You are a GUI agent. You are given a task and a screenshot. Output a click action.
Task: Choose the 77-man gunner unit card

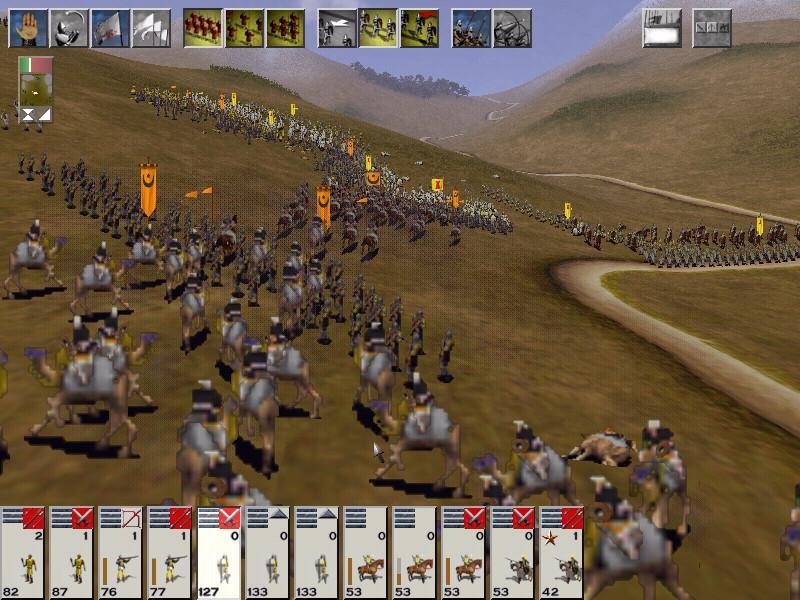pyautogui.click(x=171, y=552)
